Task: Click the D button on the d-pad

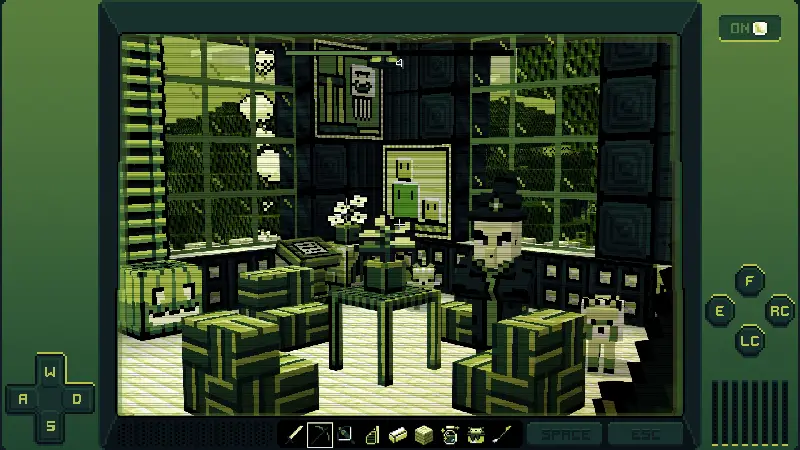Action: (78, 399)
